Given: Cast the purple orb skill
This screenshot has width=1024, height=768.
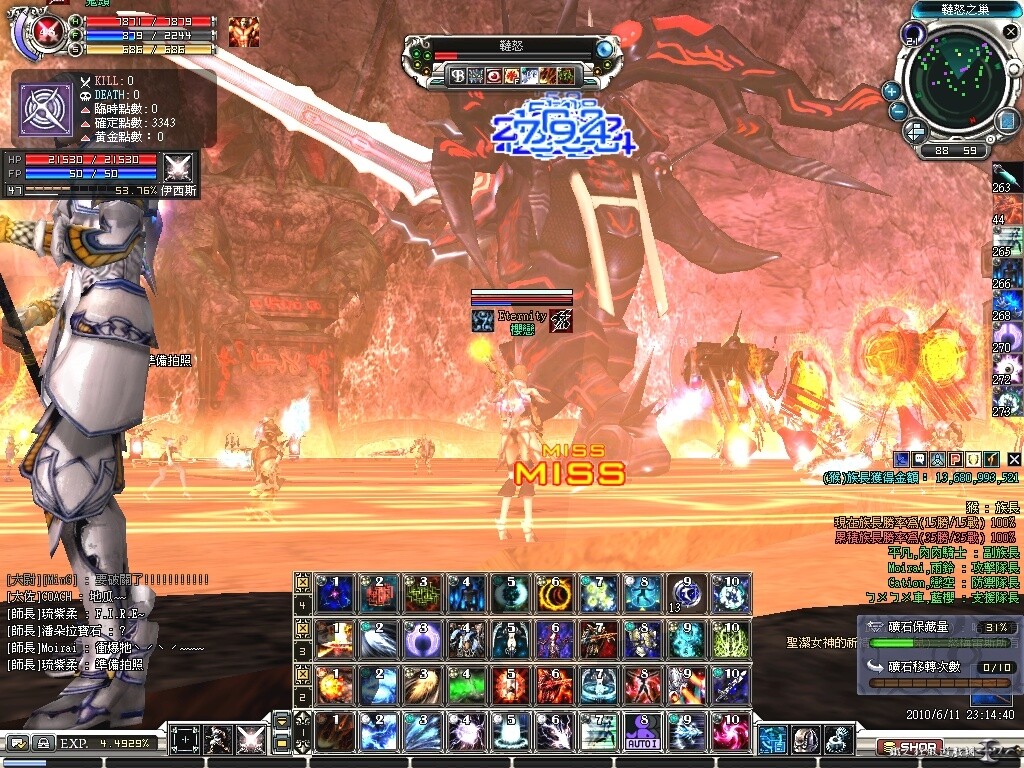Looking at the screenshot, I should click(x=423, y=639).
